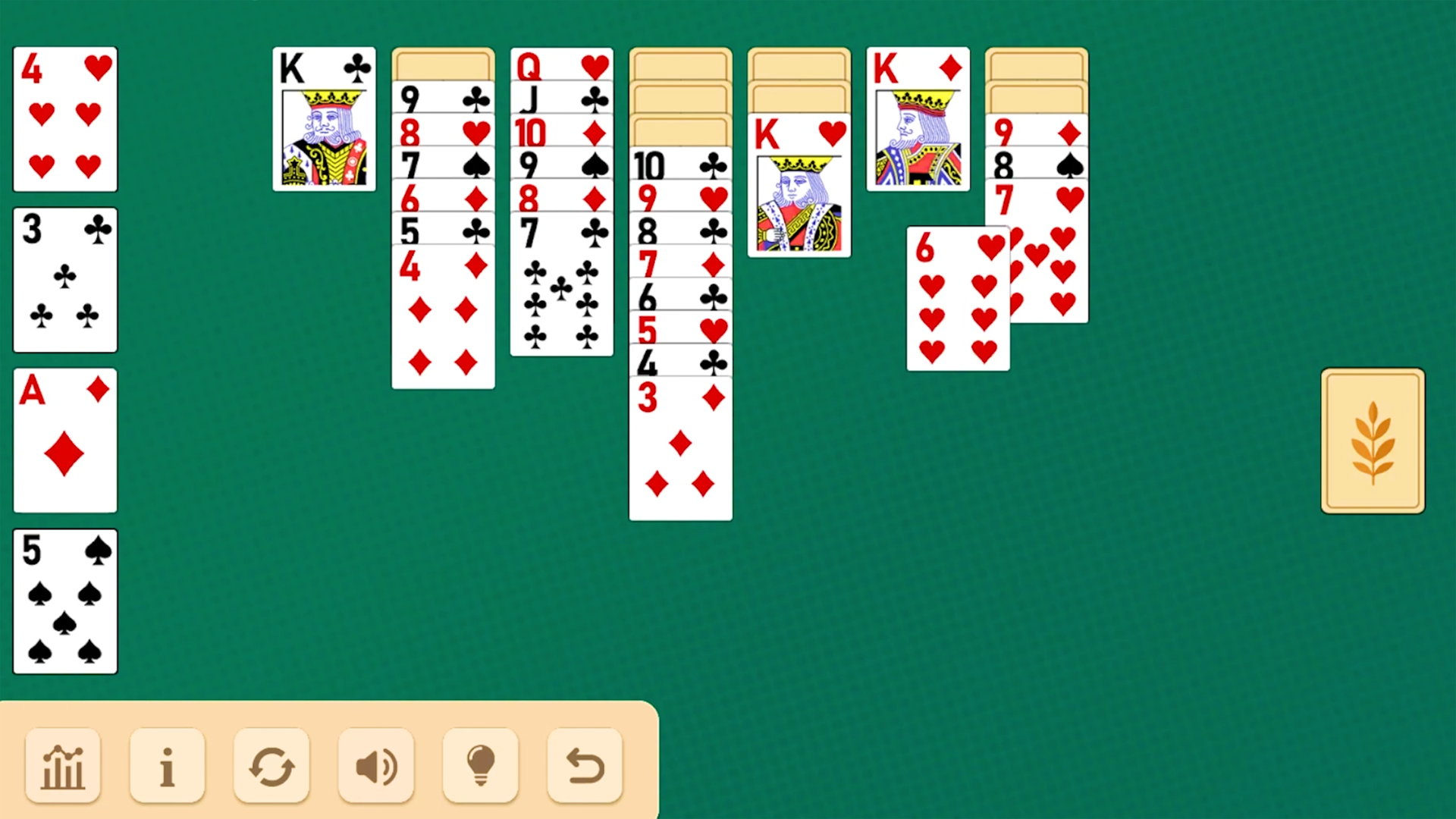Select the 3 of Diamonds at the column bottom
The image size is (1456, 819).
(679, 447)
